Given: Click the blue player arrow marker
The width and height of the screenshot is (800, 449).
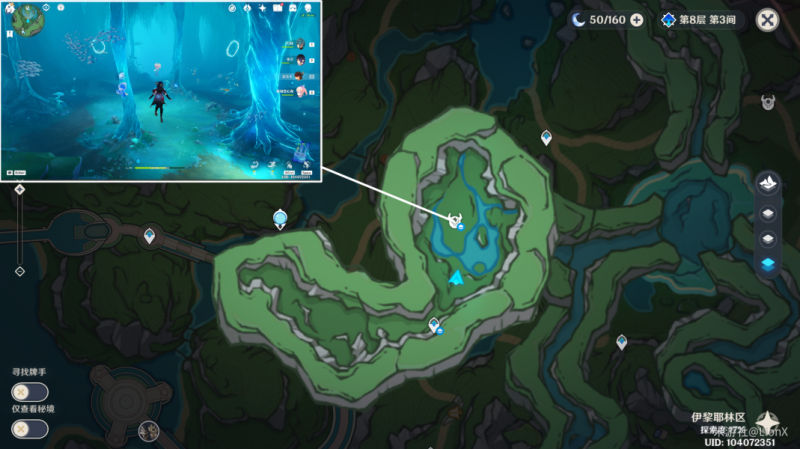Looking at the screenshot, I should pyautogui.click(x=456, y=277).
